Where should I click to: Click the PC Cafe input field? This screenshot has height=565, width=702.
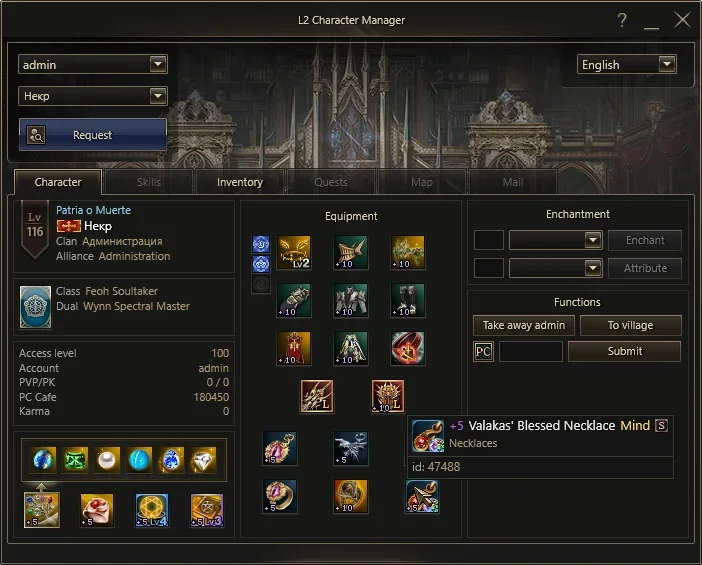pos(530,352)
